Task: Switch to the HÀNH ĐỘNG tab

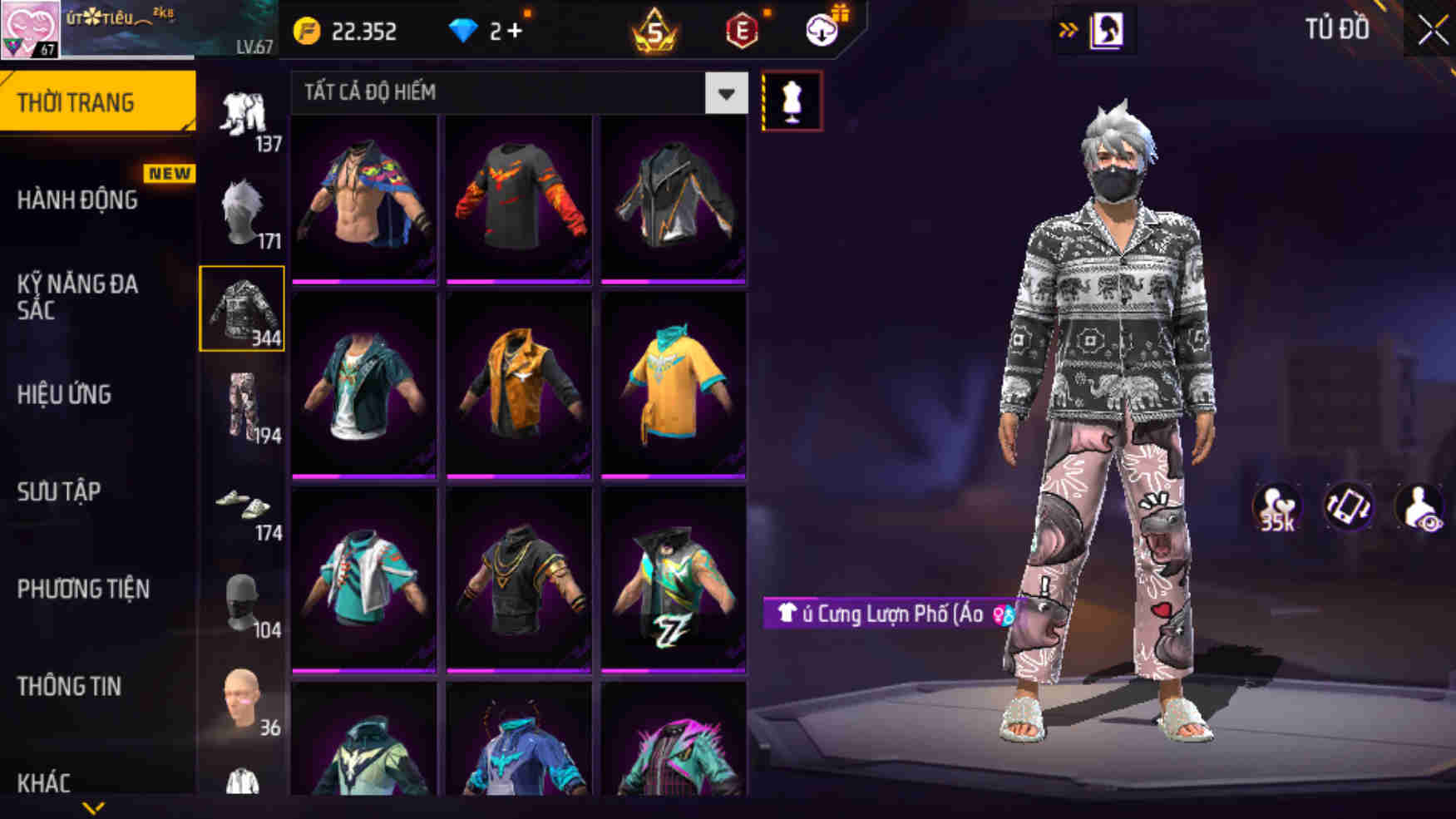Action: click(x=79, y=201)
